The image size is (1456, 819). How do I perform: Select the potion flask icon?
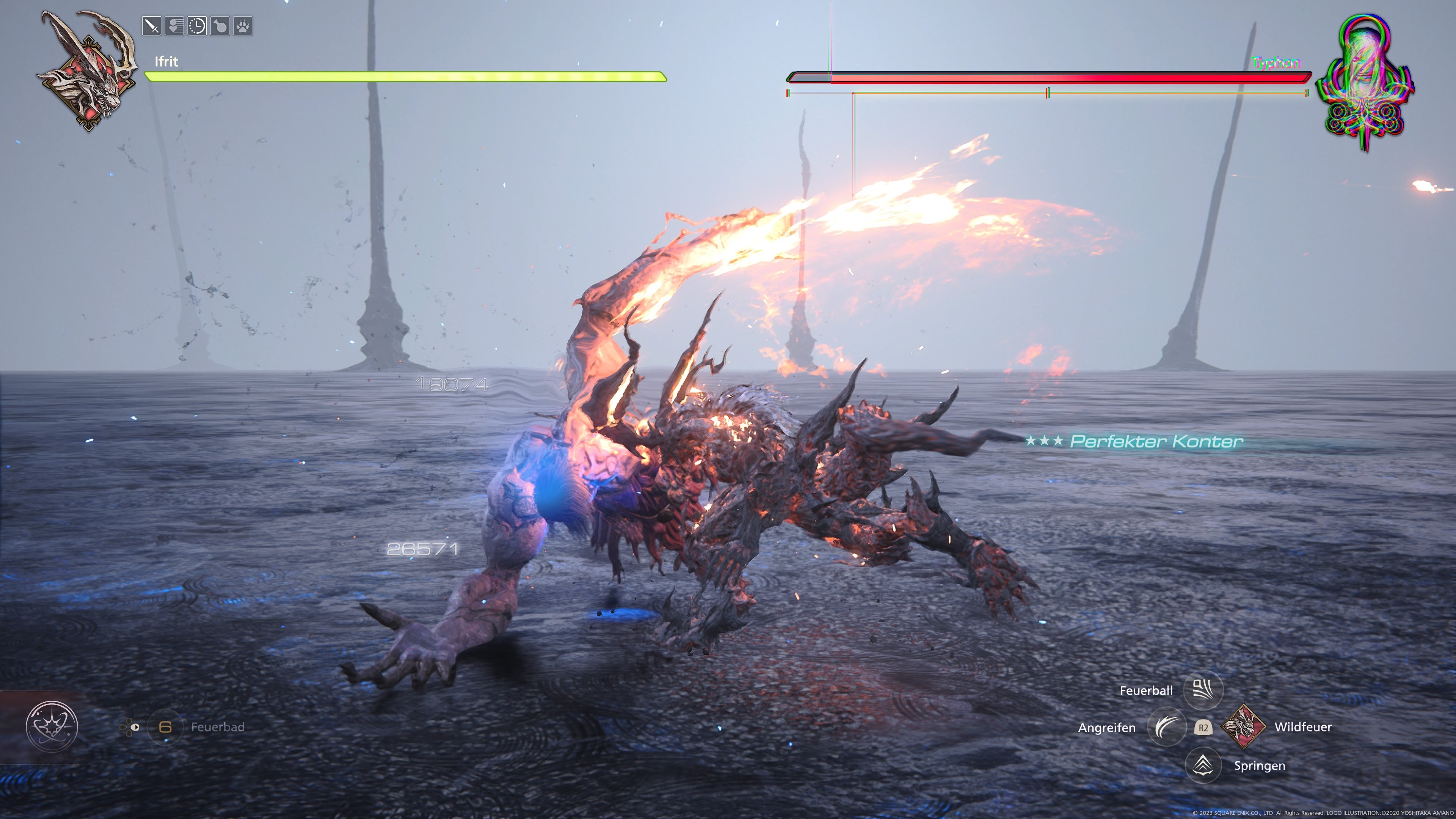219,25
